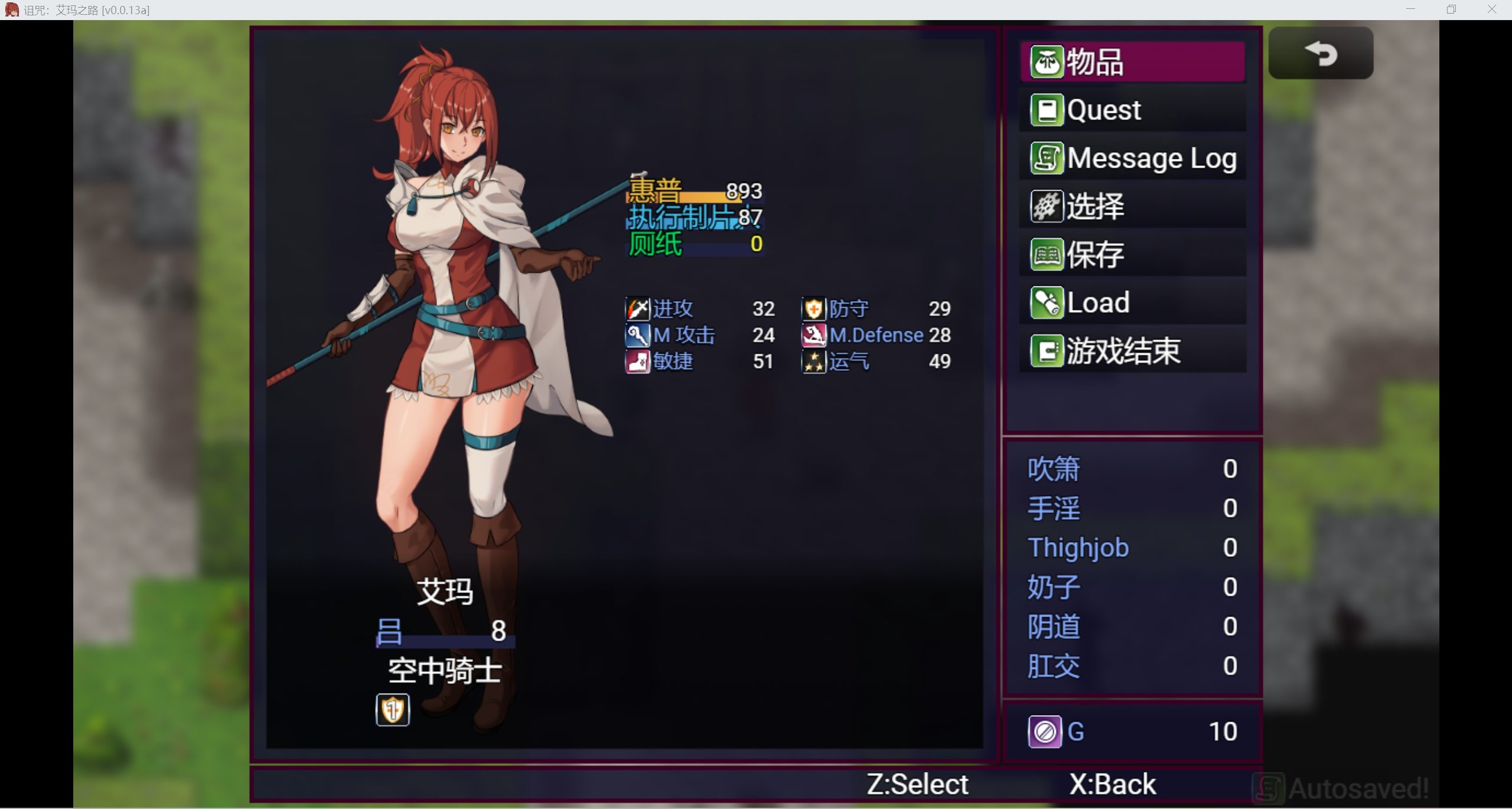The image size is (1512, 809).
Task: Select the 防守 defense stat icon
Action: [813, 308]
